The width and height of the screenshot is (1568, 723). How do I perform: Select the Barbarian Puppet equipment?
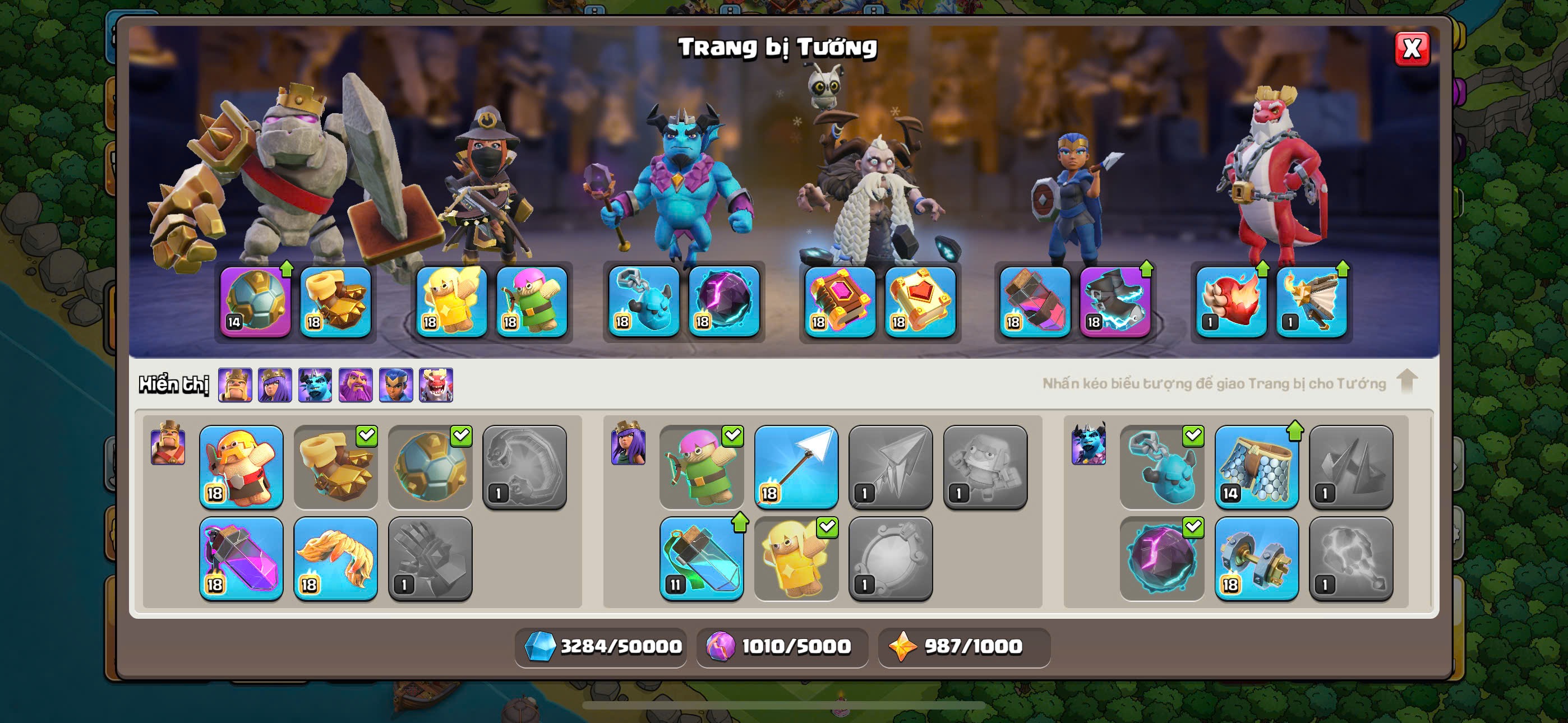click(241, 467)
